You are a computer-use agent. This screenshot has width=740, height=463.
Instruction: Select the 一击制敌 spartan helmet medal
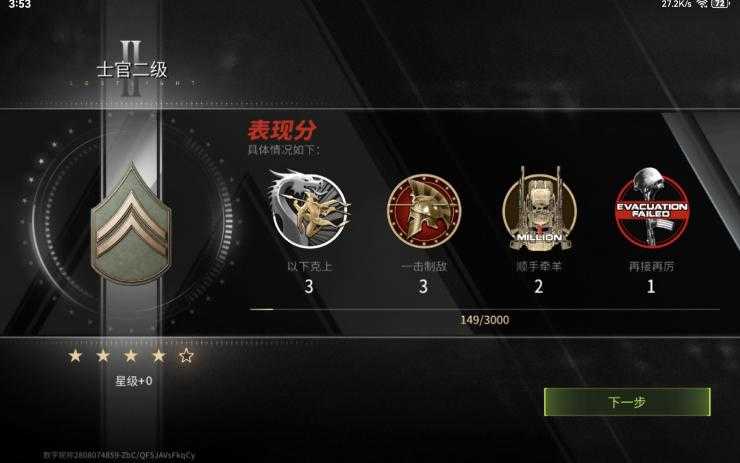[423, 210]
